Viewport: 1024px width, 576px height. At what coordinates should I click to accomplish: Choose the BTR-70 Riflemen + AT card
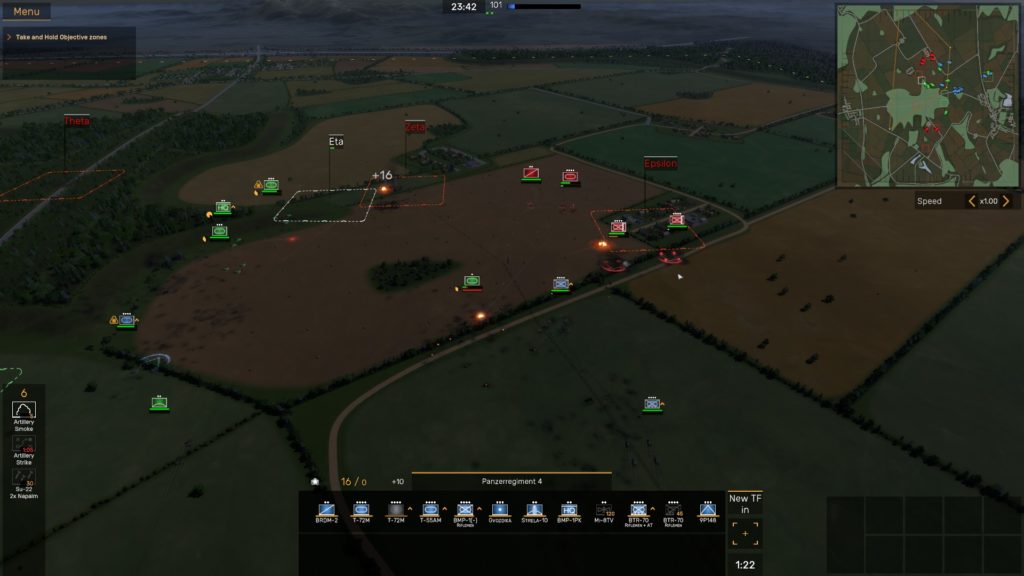638,512
